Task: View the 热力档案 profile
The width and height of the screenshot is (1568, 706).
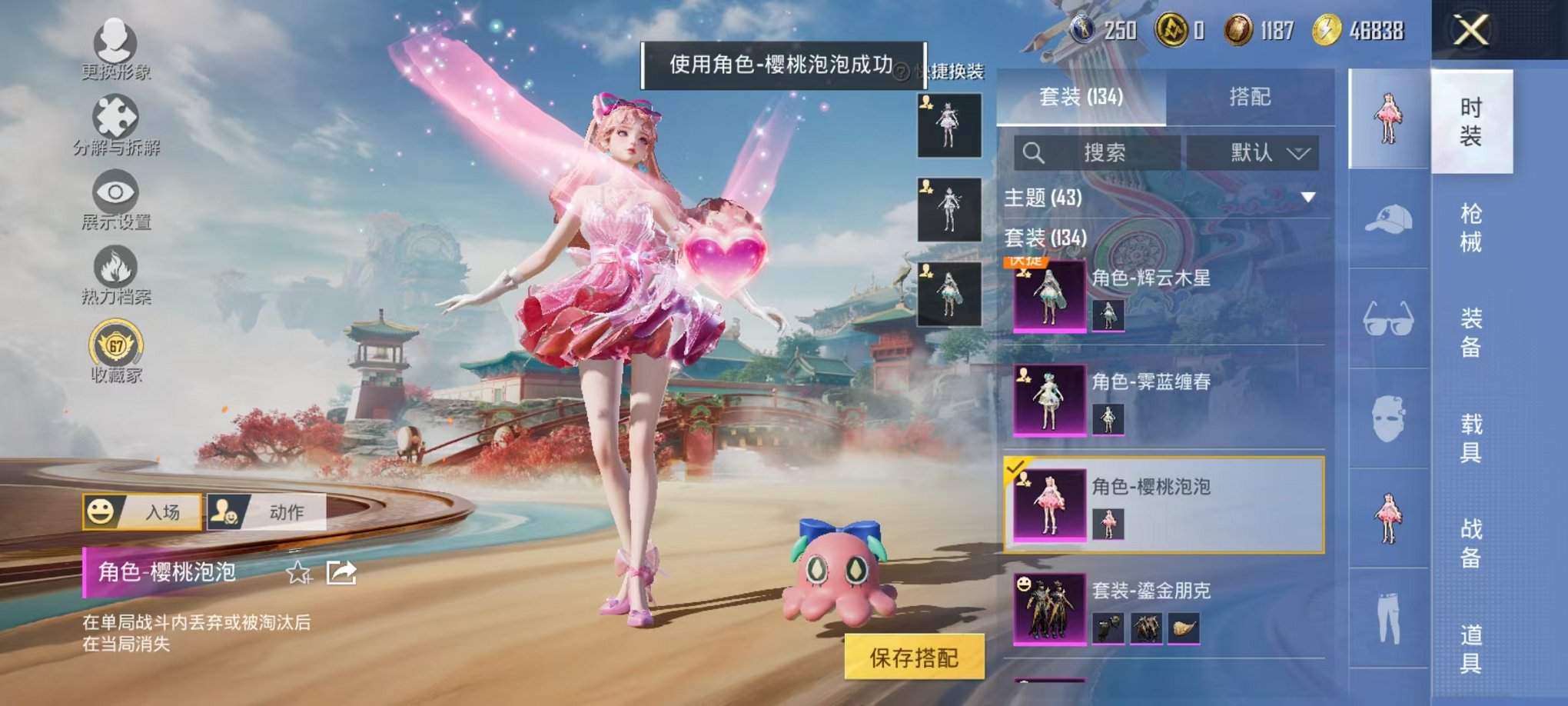Action: [x=114, y=269]
